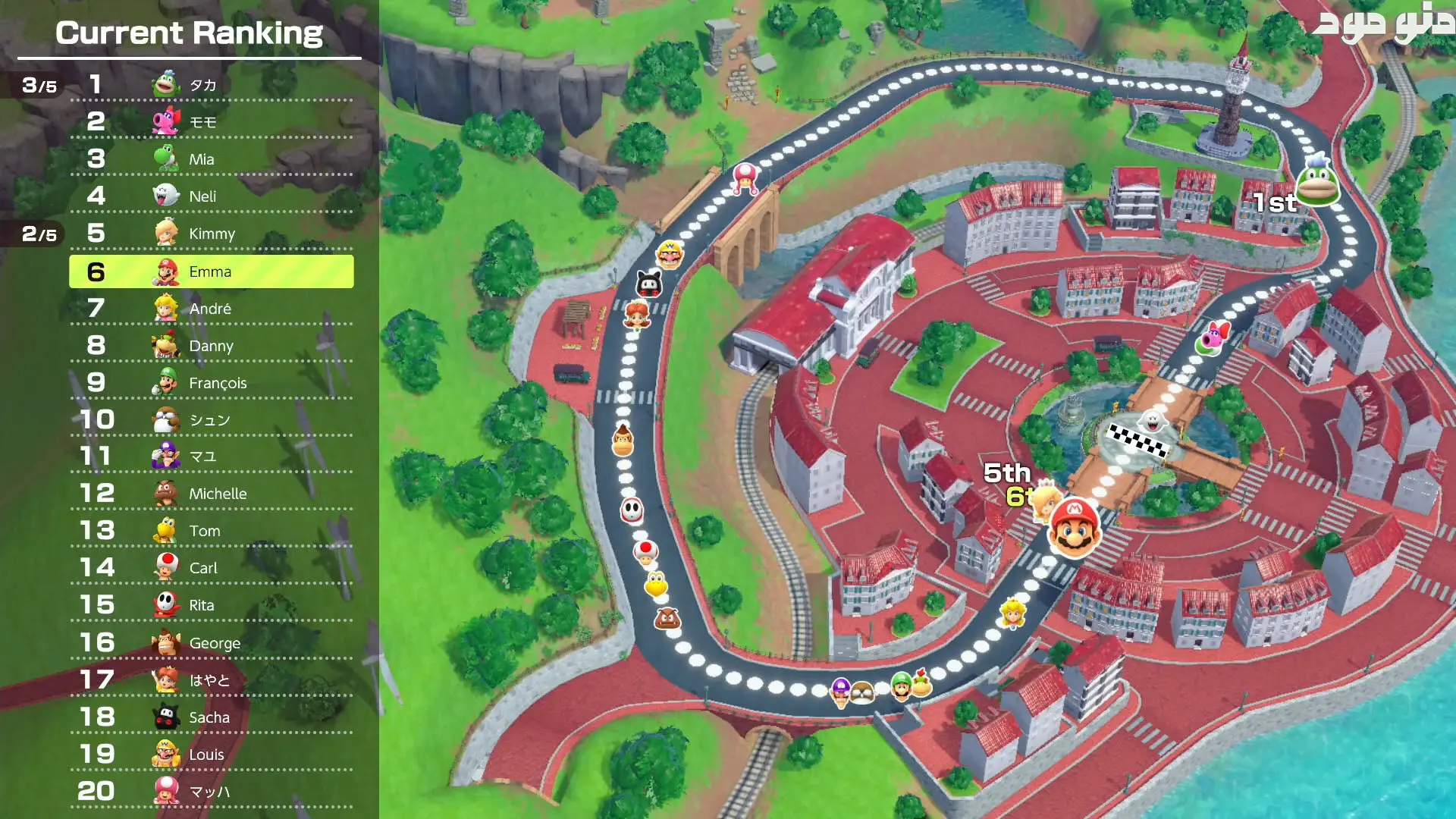Viewport: 1456px width, 819px height.
Task: Choose Rita's Shy Guy ranking row
Action: pyautogui.click(x=211, y=605)
